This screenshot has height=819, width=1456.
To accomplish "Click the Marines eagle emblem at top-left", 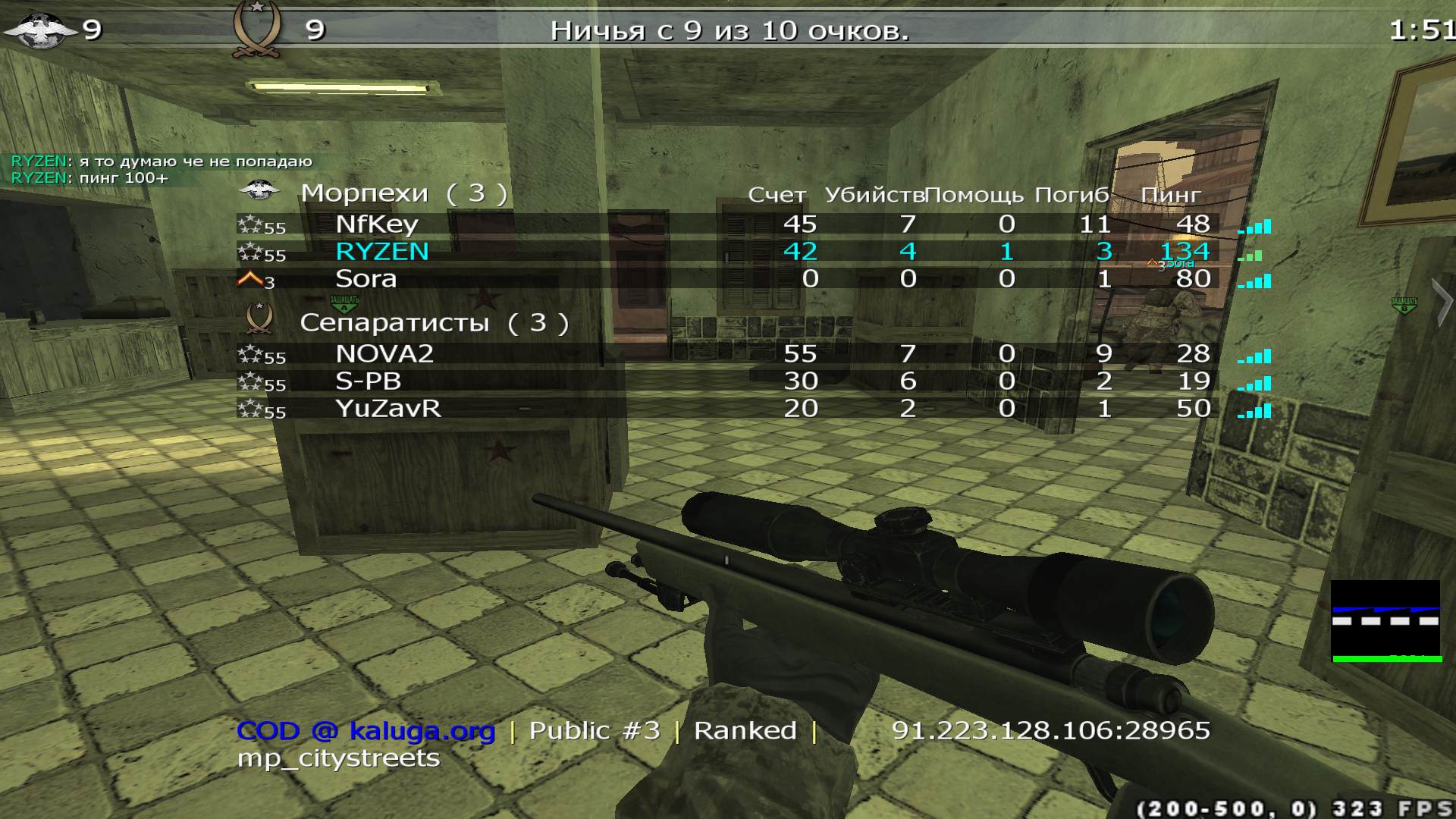I will click(x=39, y=30).
